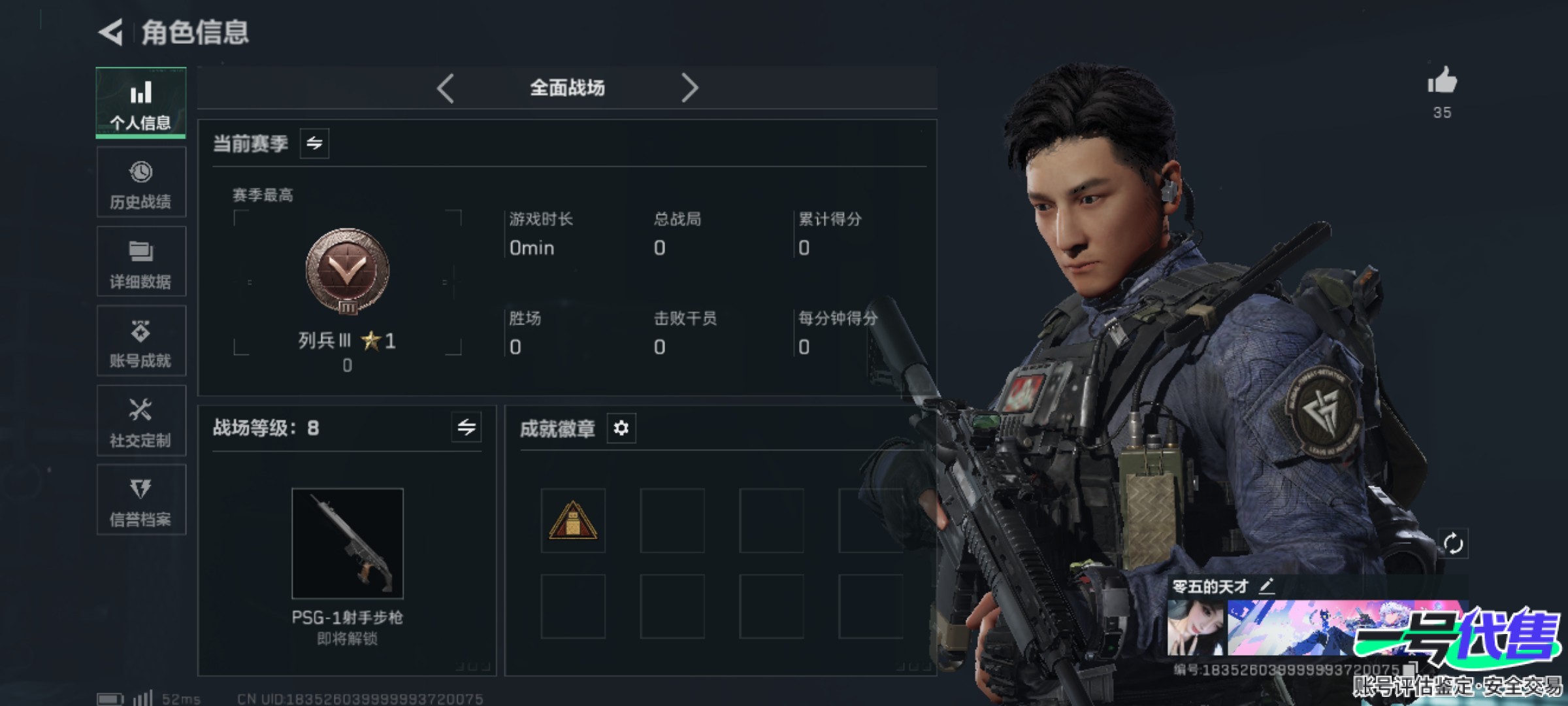Toggle the 战场等级 swap button
Image resolution: width=1568 pixels, height=706 pixels.
(466, 428)
